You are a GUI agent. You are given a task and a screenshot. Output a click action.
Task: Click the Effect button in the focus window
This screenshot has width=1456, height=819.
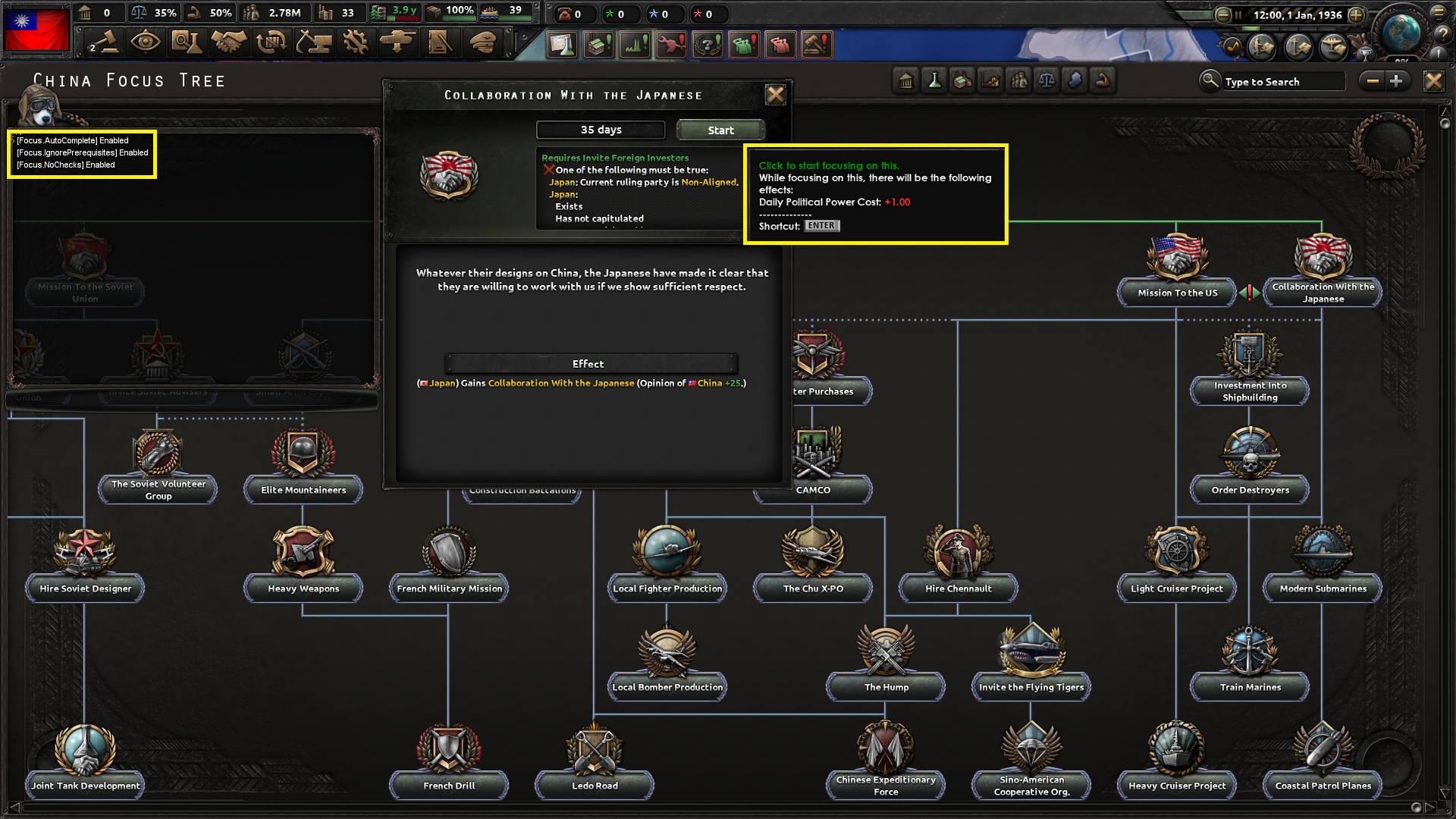[590, 364]
